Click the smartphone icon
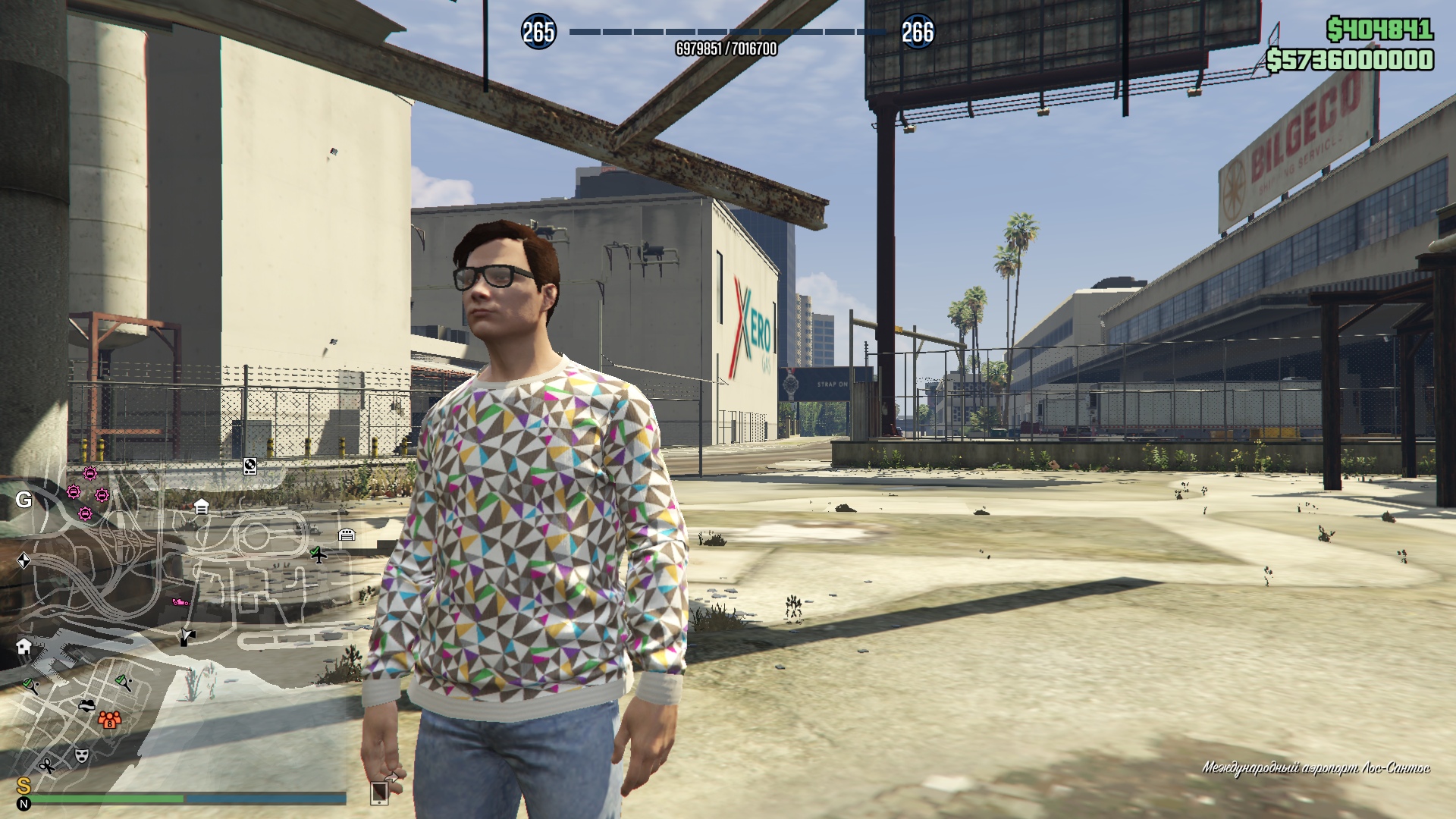The width and height of the screenshot is (1456, 819). [379, 793]
